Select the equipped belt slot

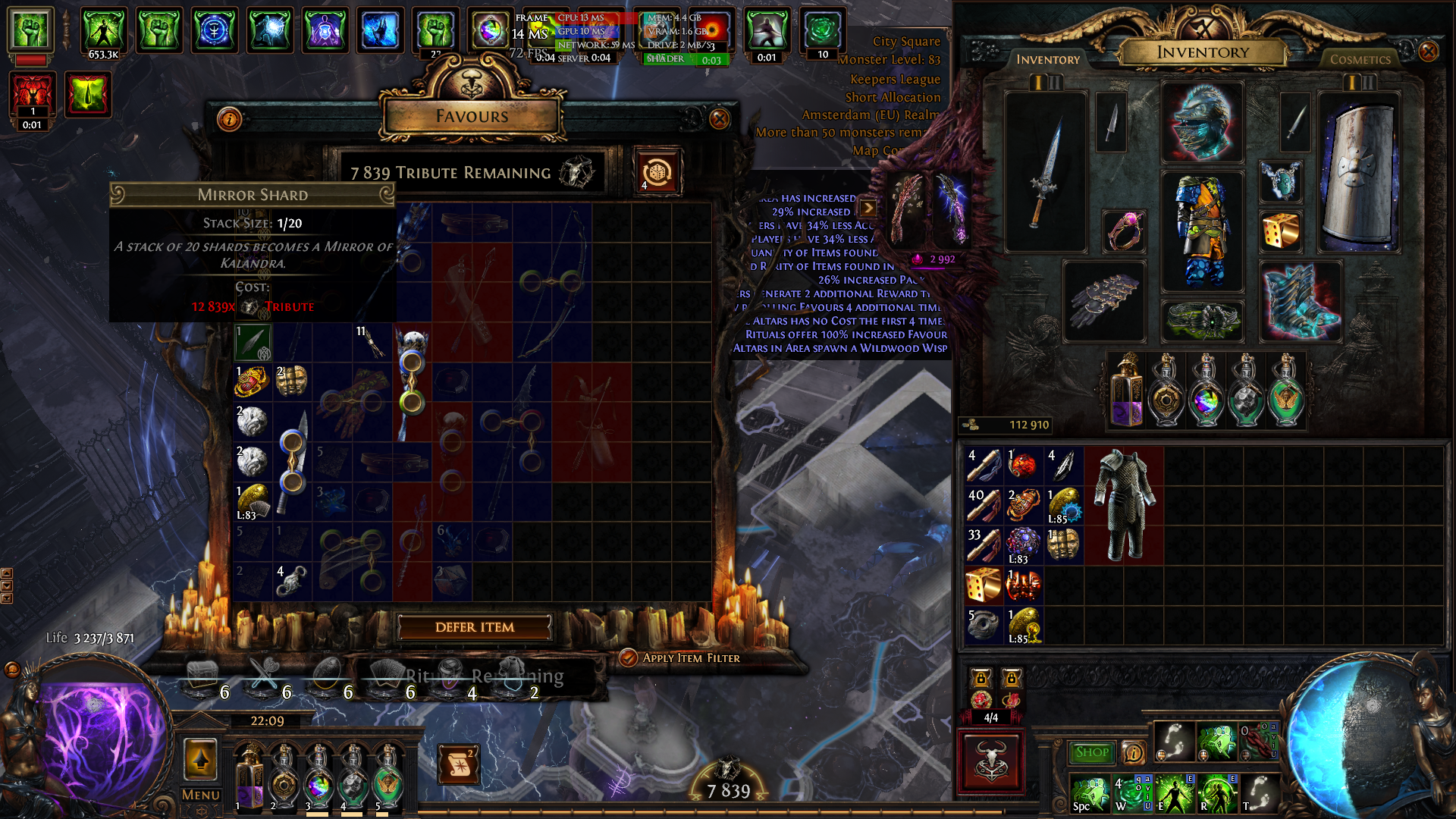(1202, 320)
